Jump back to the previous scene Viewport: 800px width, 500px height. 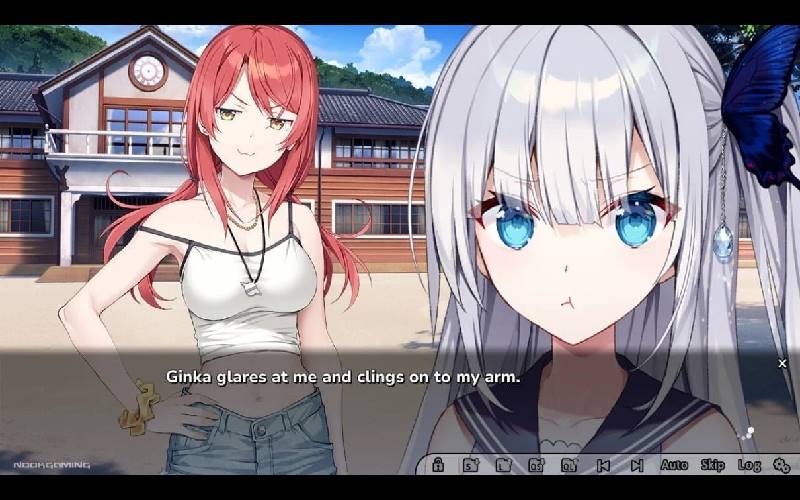pos(603,465)
